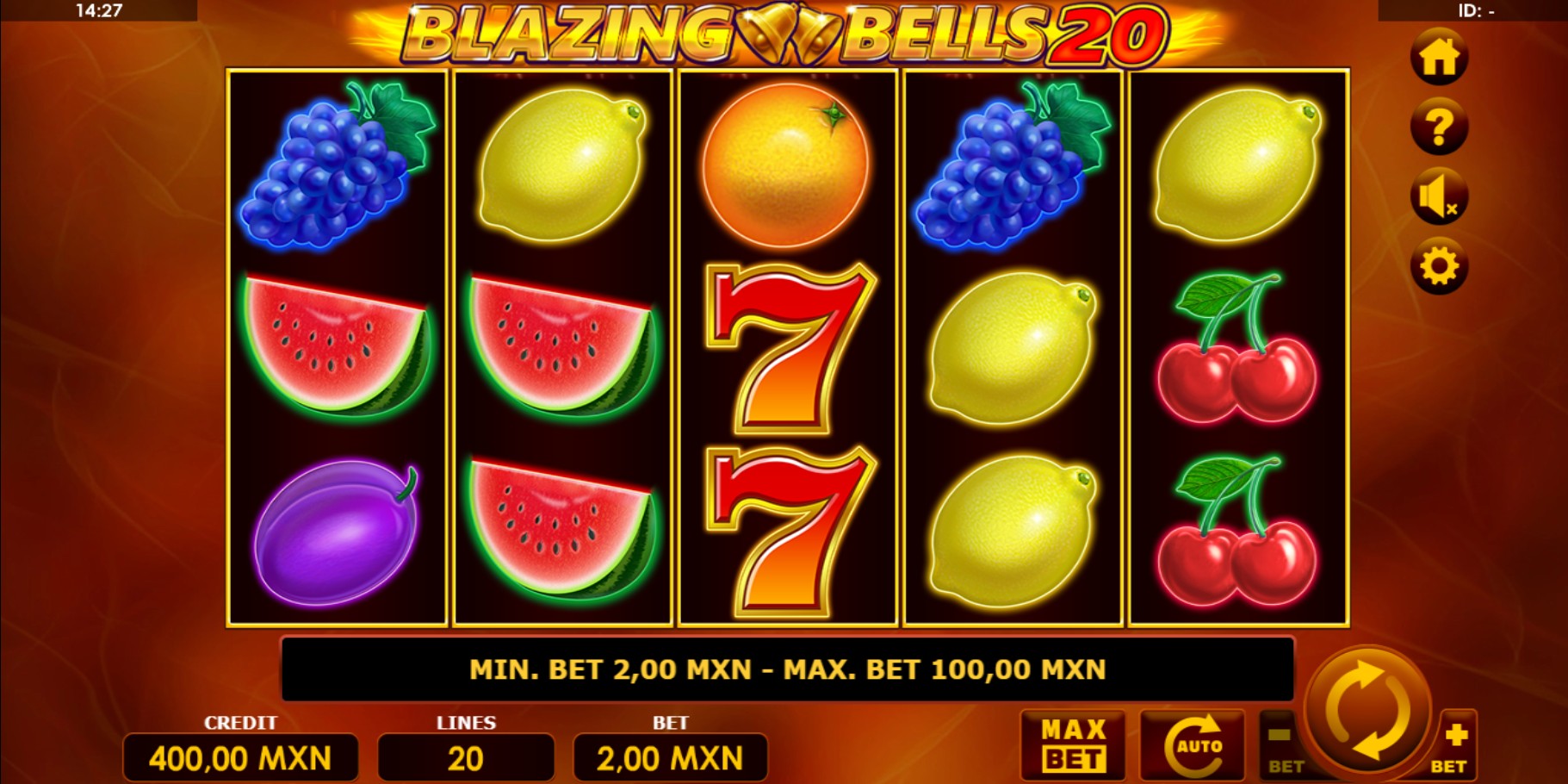This screenshot has width=1568, height=784.
Task: Start autoplay using the AUTO icon
Action: [1192, 744]
